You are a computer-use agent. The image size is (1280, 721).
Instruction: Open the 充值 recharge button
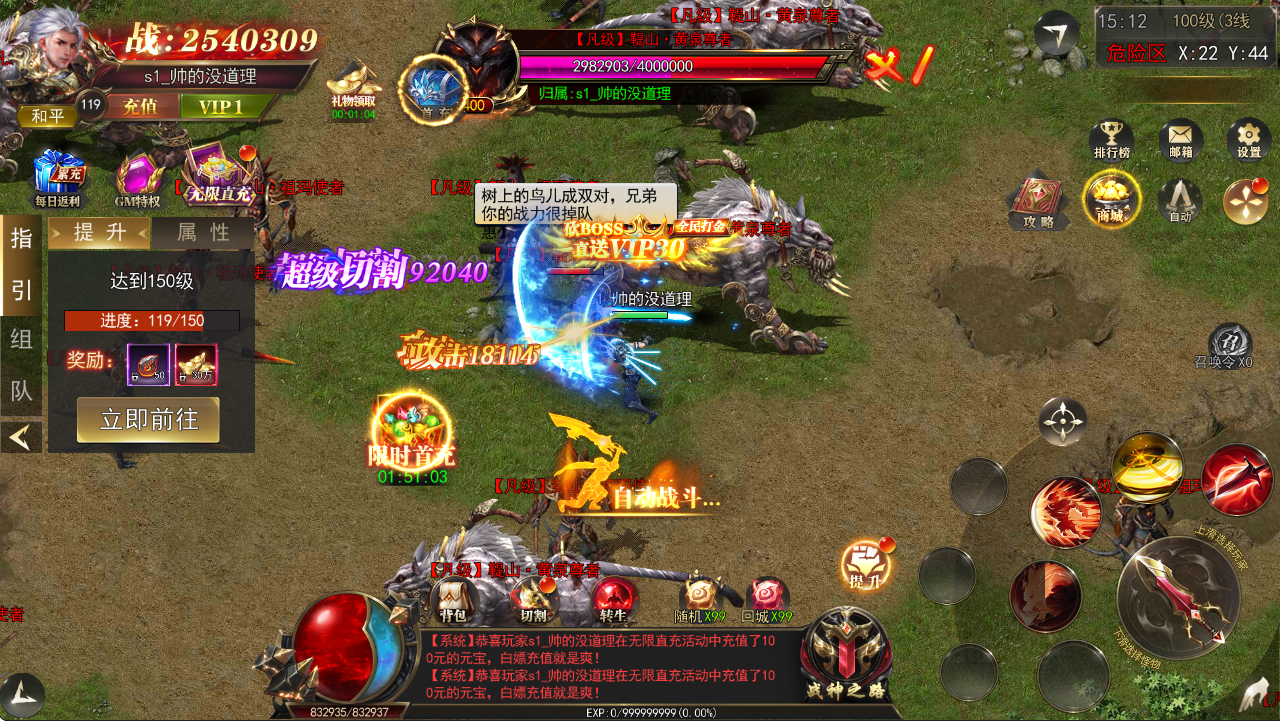click(x=141, y=106)
